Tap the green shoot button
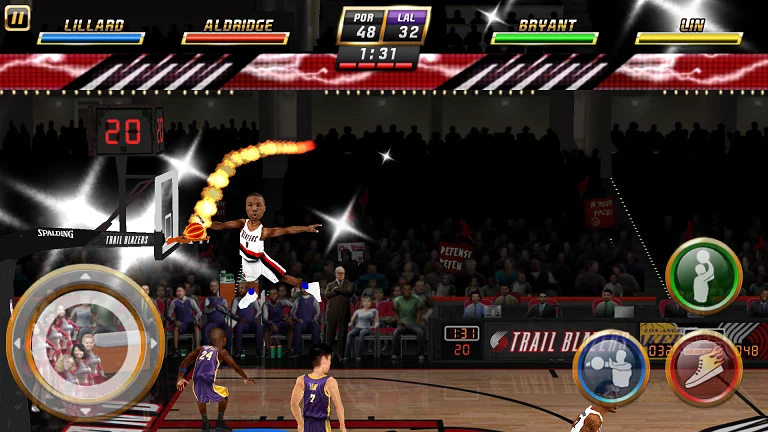Image resolution: width=768 pixels, height=432 pixels. pos(703,275)
